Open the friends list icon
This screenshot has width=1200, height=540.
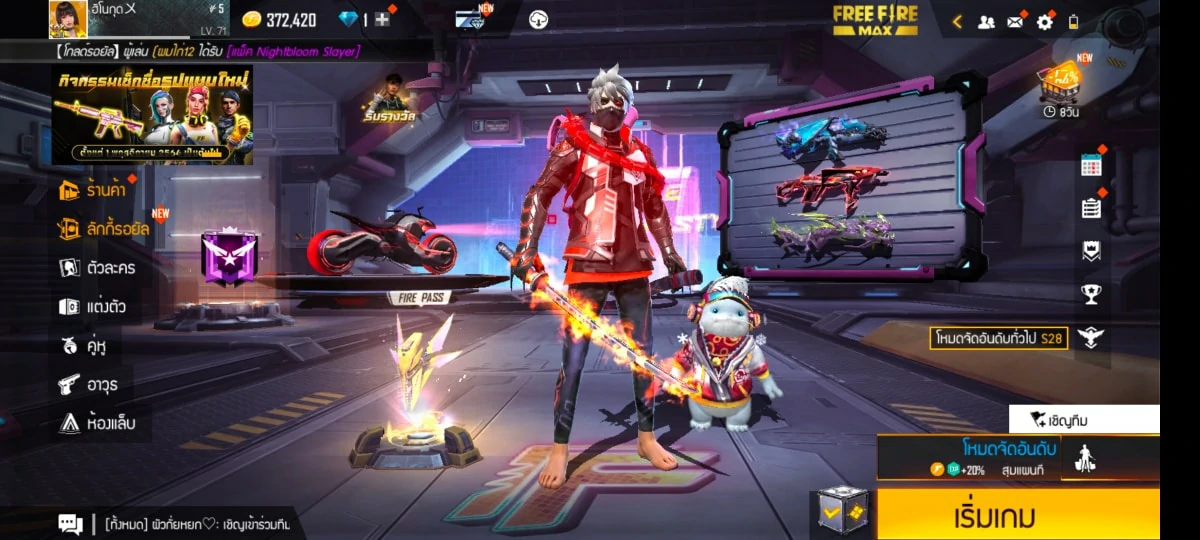click(986, 21)
